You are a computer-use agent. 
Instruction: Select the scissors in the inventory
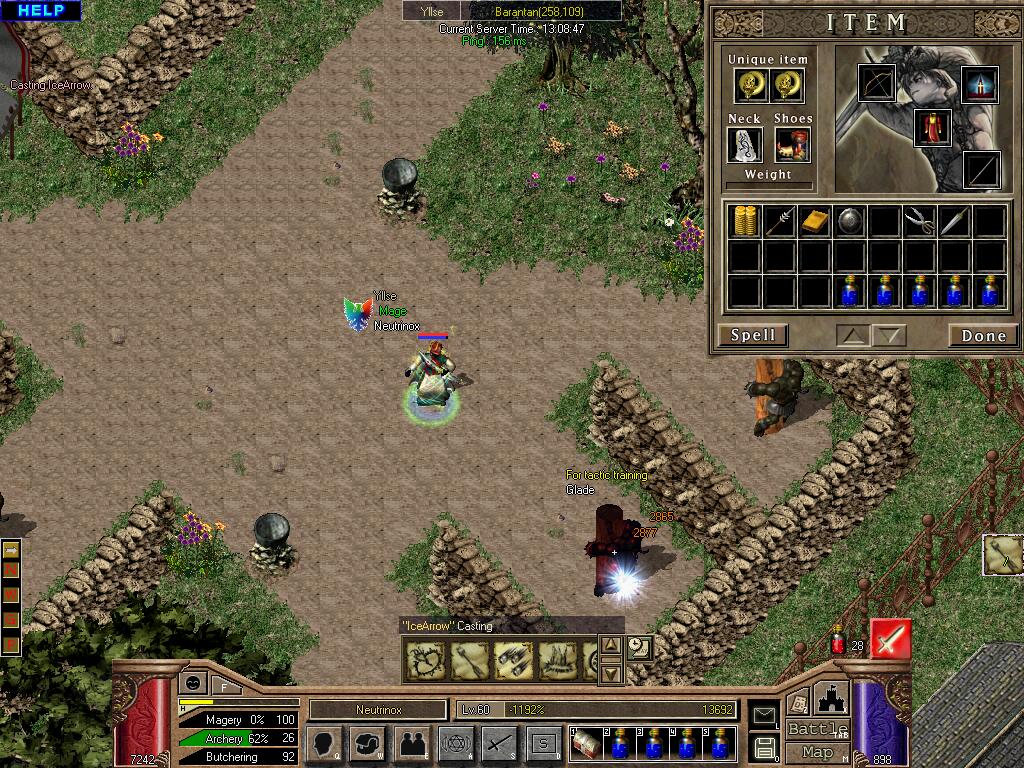pyautogui.click(x=919, y=221)
